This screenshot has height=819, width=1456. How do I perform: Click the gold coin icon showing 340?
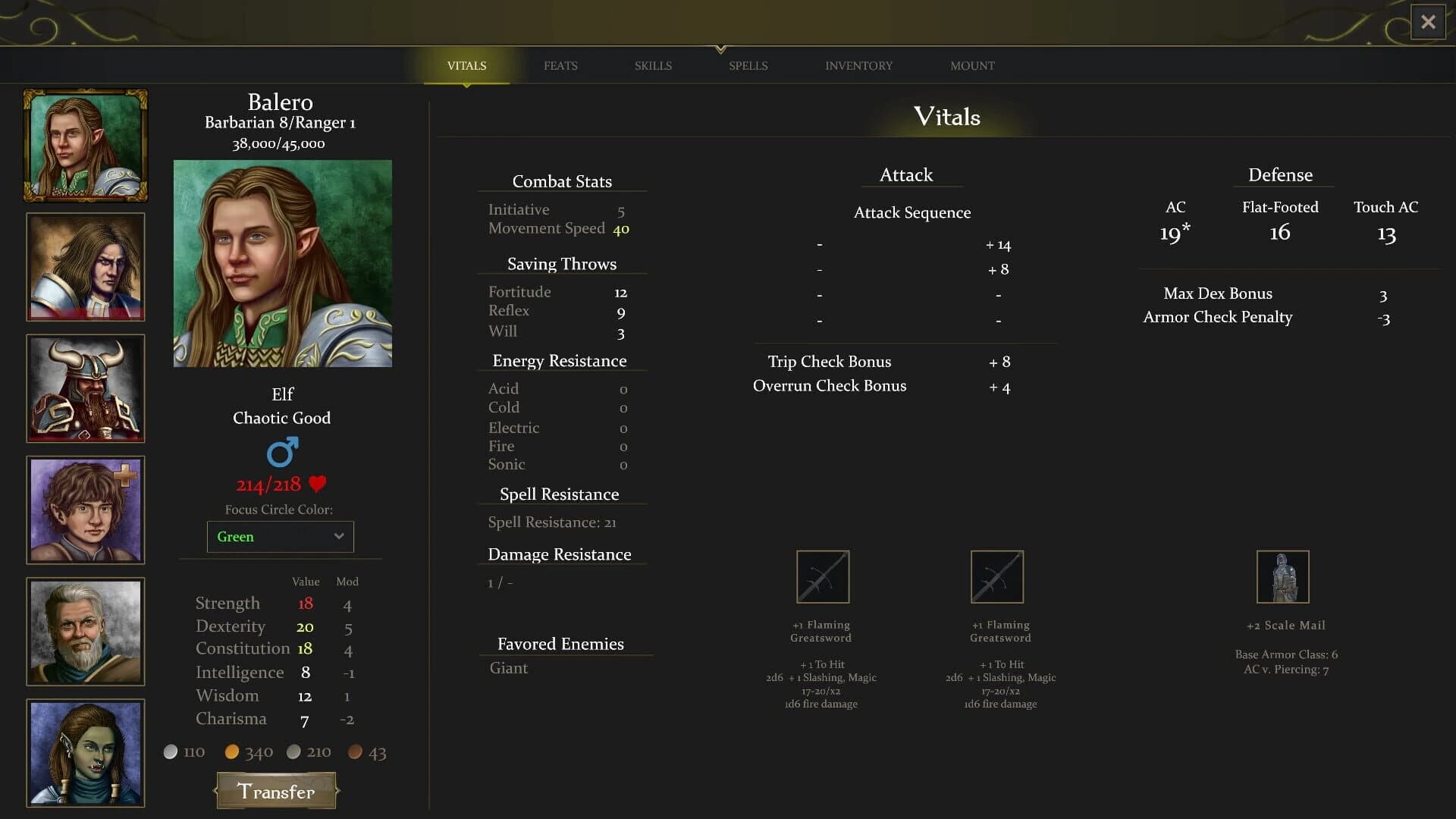click(232, 752)
